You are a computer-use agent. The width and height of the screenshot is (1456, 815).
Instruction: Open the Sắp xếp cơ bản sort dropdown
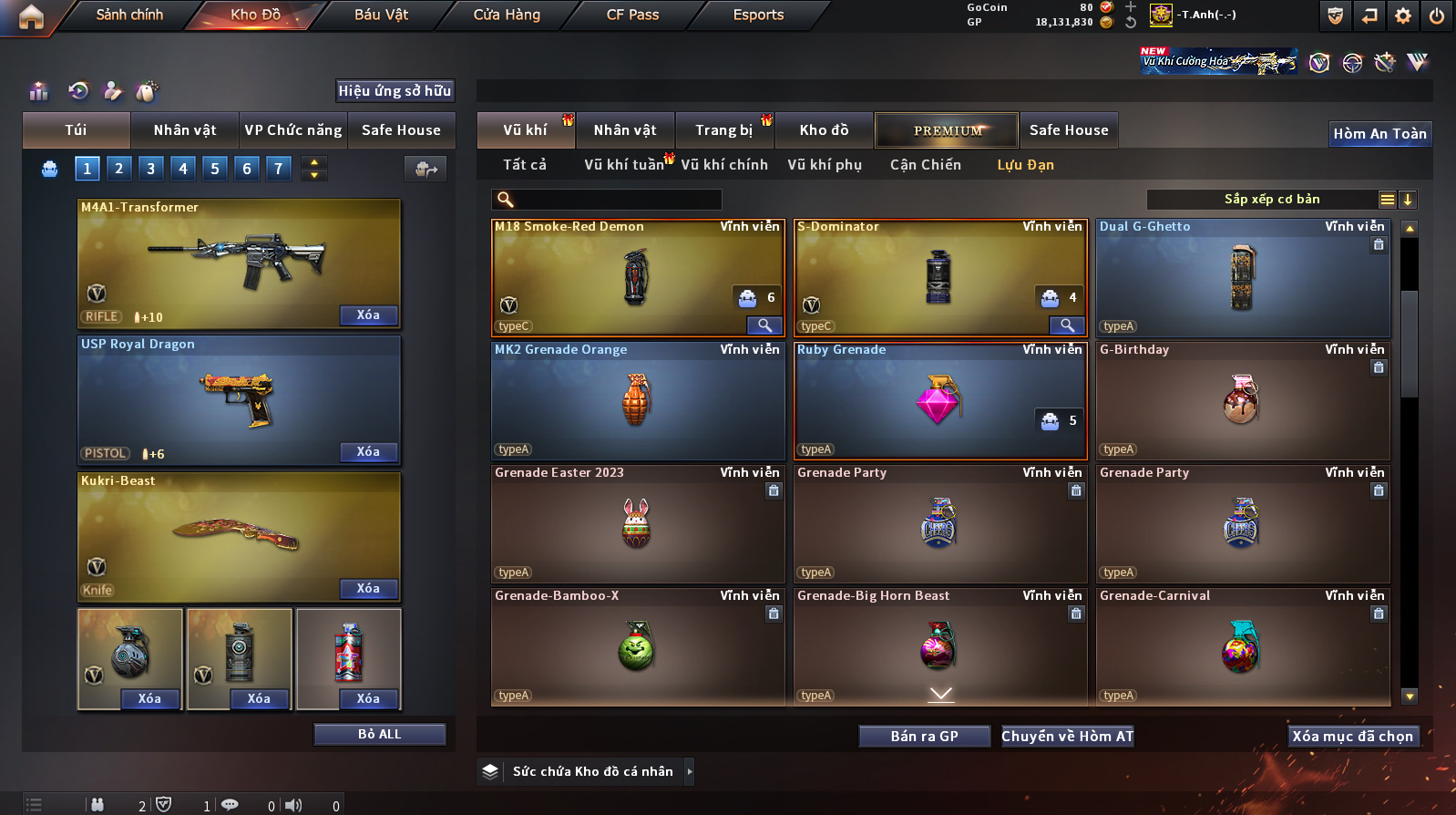[x=1271, y=200]
